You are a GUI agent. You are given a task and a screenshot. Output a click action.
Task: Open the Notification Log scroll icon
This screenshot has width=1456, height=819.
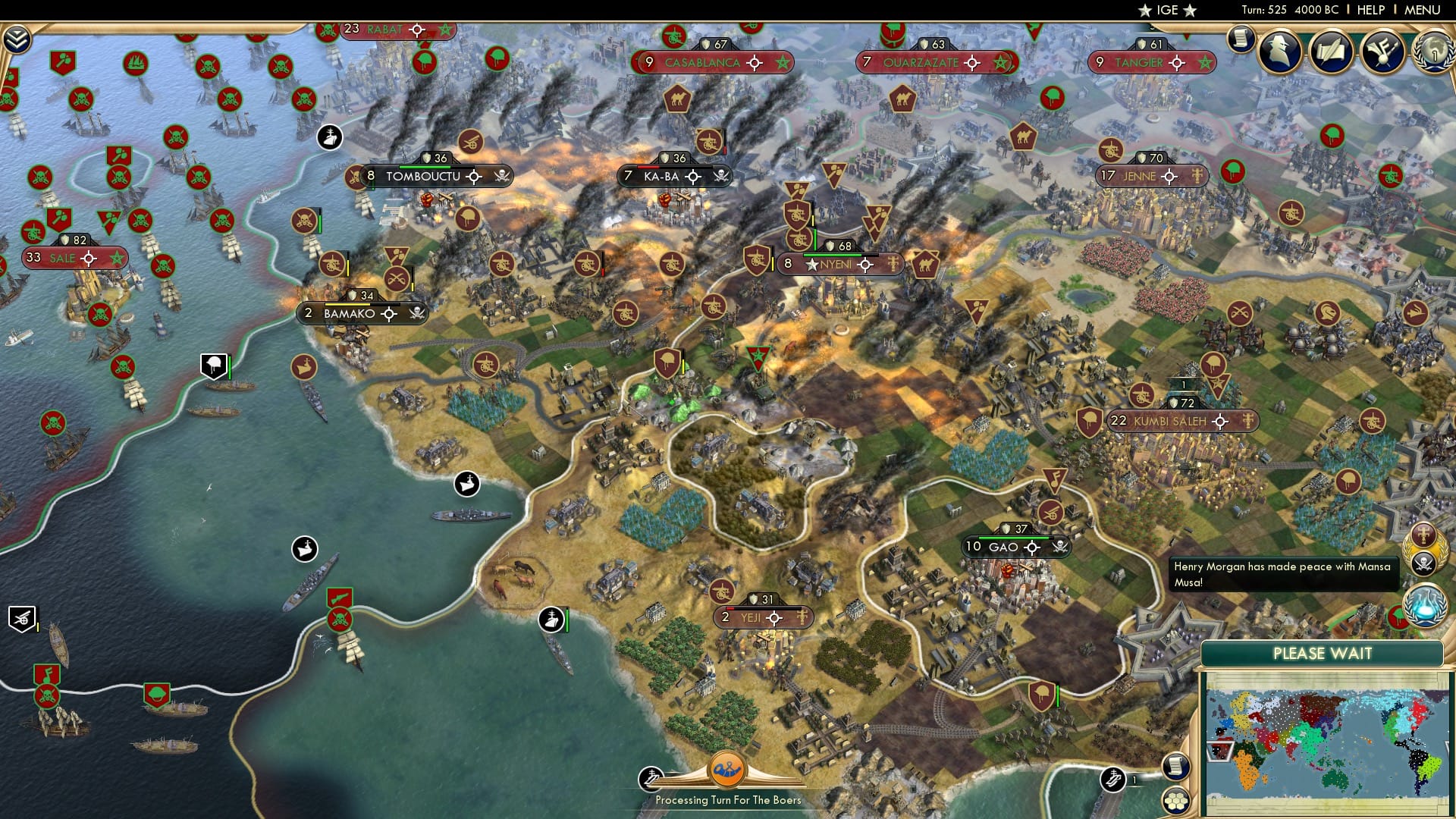coord(1241,39)
